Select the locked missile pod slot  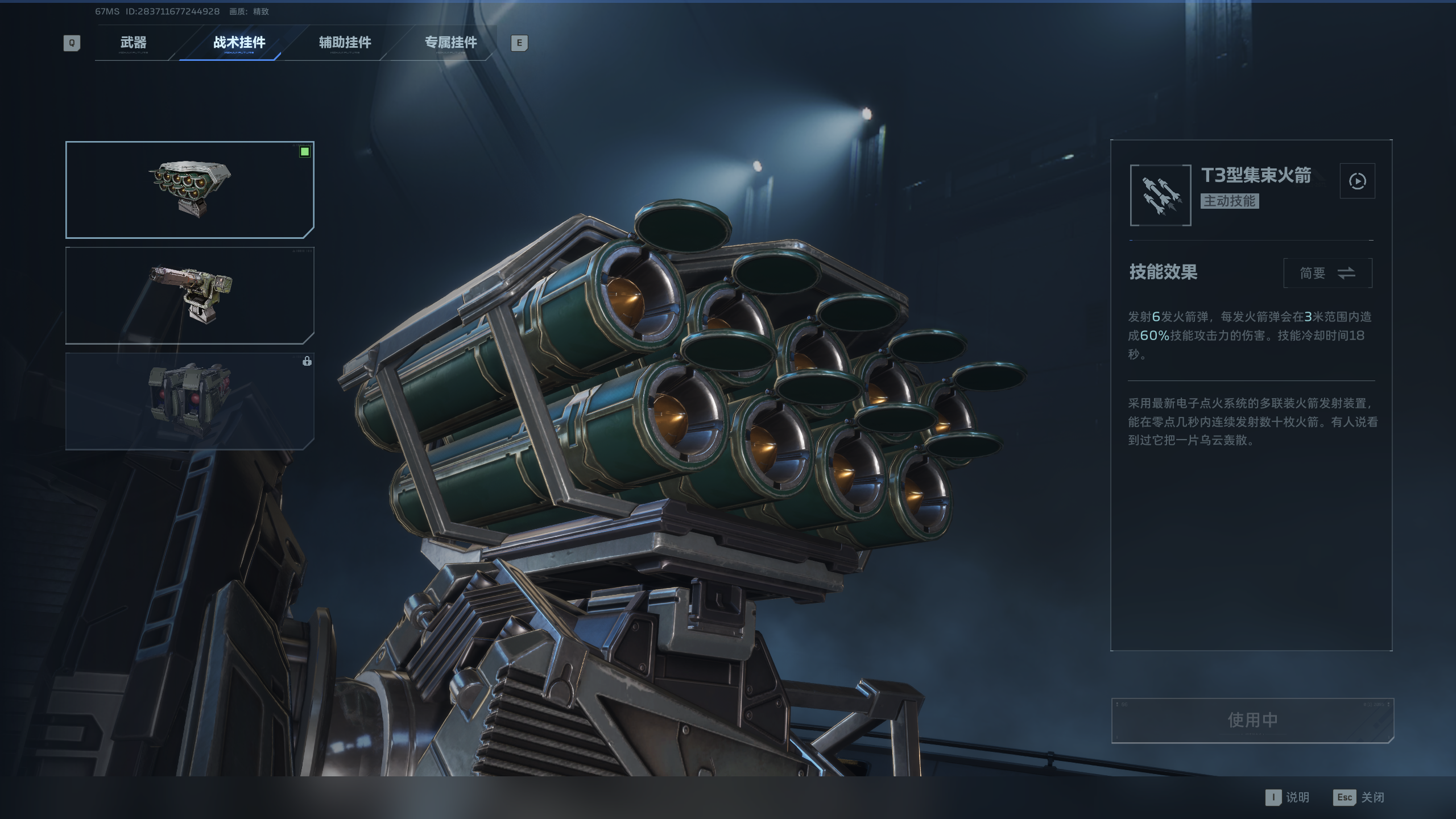coord(190,401)
